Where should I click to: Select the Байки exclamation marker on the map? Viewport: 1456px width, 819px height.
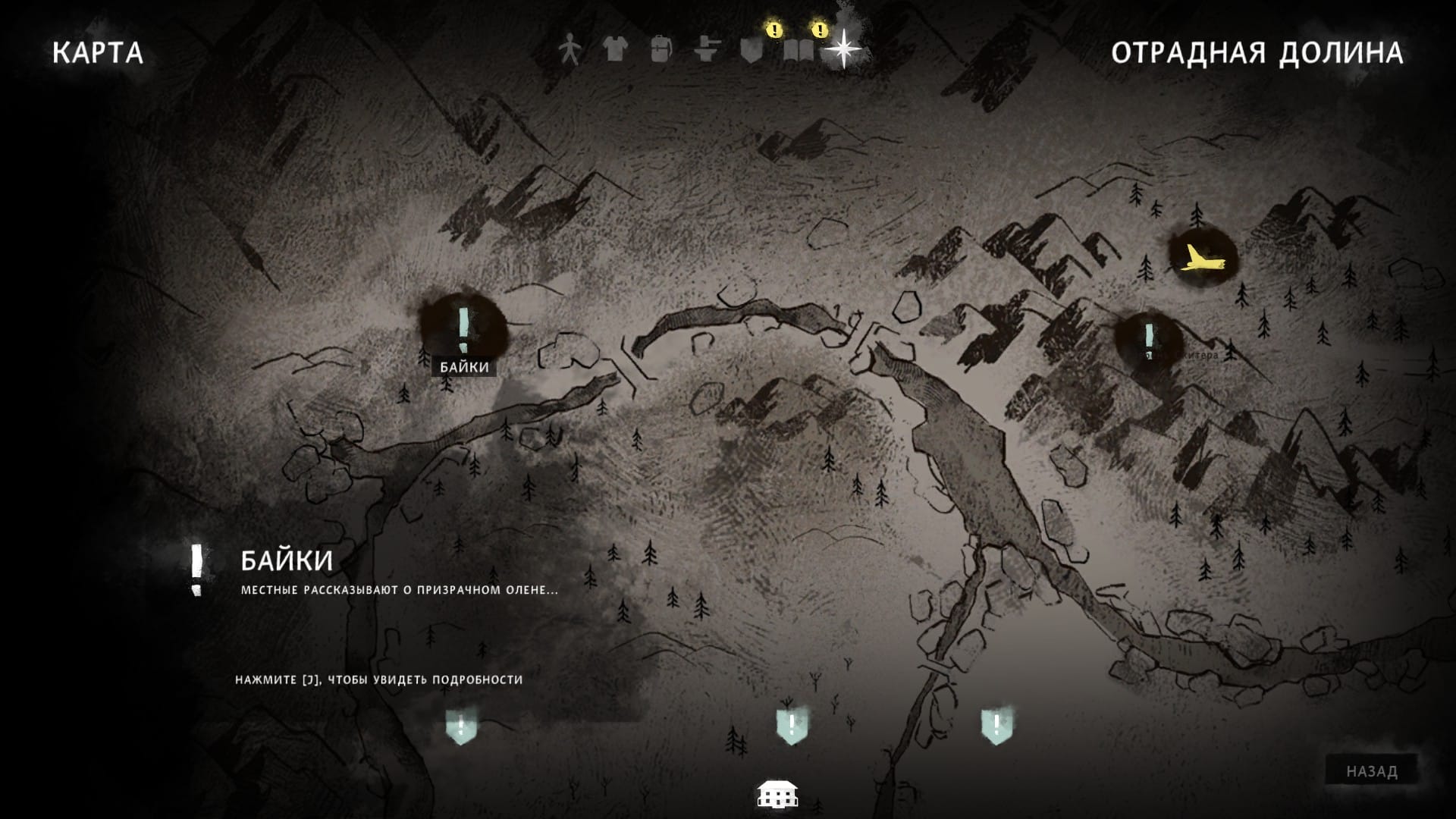(x=464, y=328)
